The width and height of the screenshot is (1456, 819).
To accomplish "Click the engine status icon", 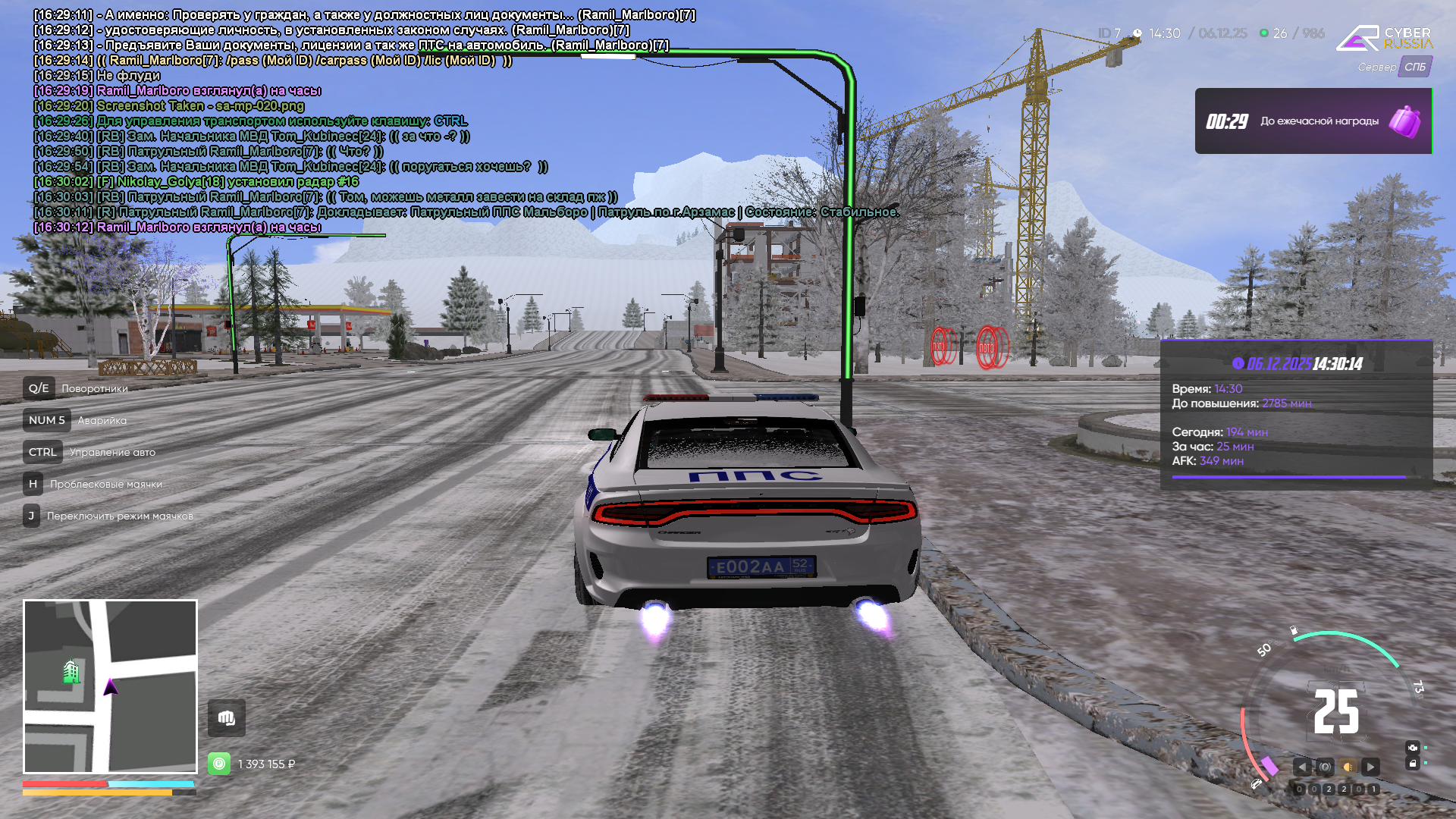I will [1412, 748].
